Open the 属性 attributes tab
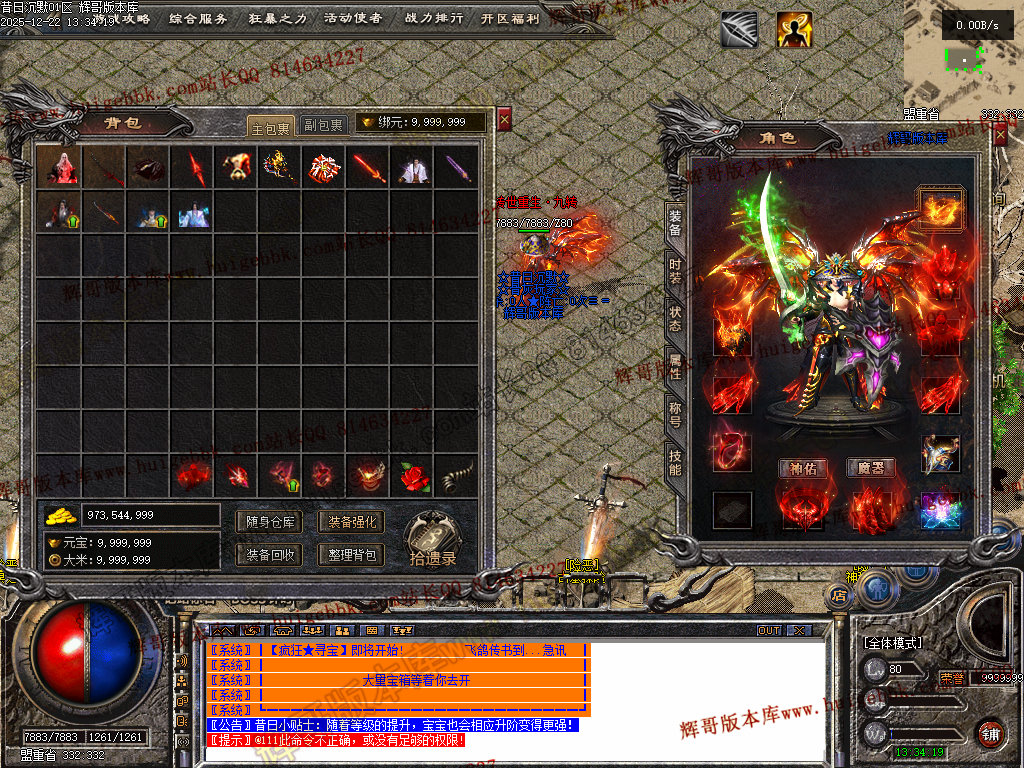Image resolution: width=1024 pixels, height=768 pixels. pyautogui.click(x=675, y=366)
